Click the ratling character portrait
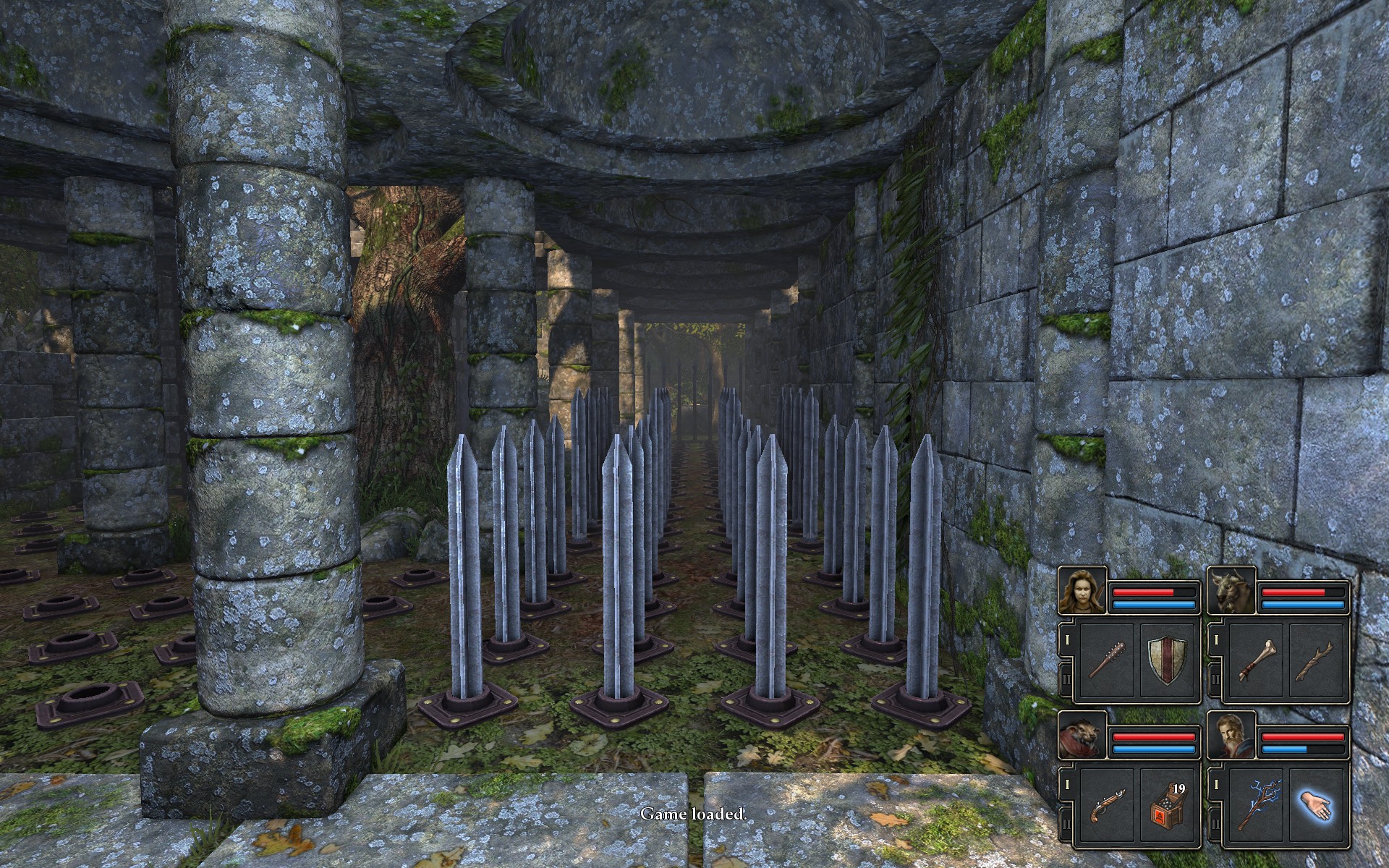Image resolution: width=1389 pixels, height=868 pixels. click(1082, 736)
